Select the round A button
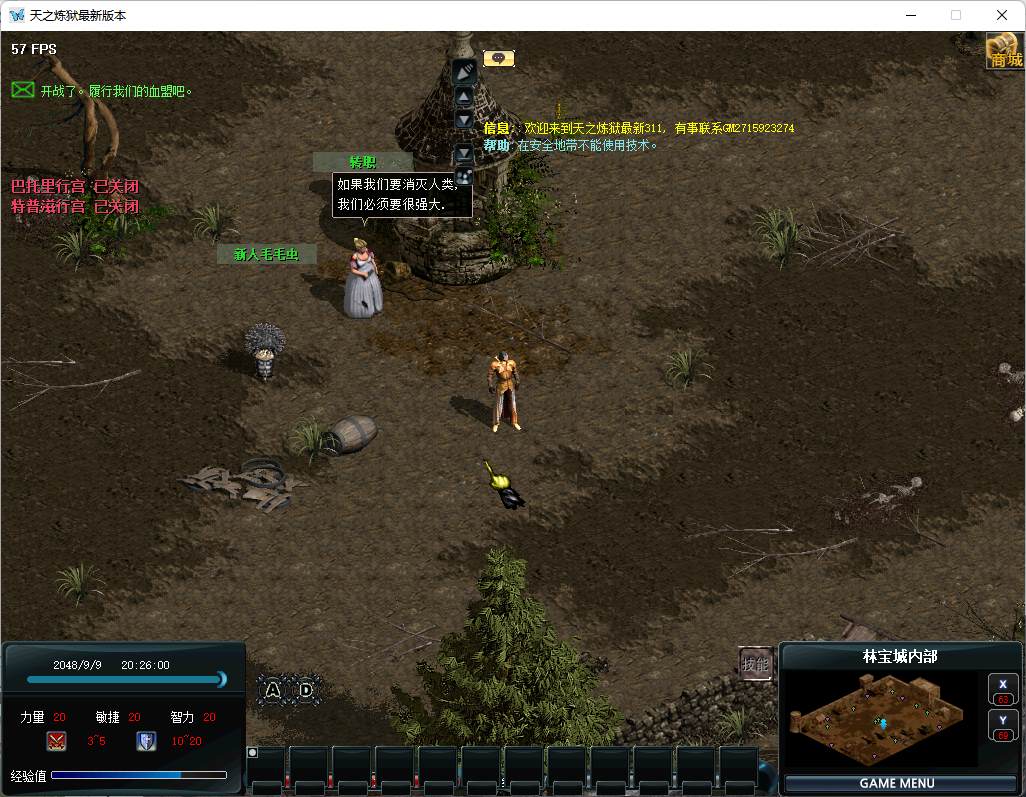 [274, 689]
